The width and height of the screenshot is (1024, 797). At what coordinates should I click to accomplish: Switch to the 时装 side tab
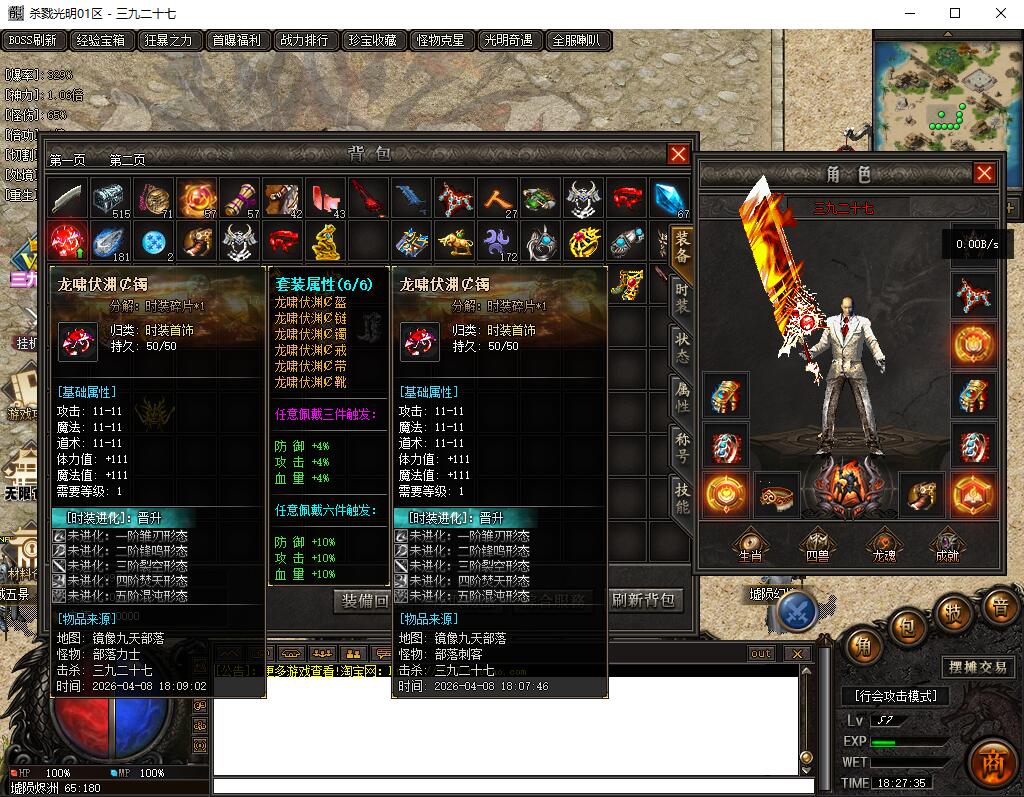(x=682, y=297)
